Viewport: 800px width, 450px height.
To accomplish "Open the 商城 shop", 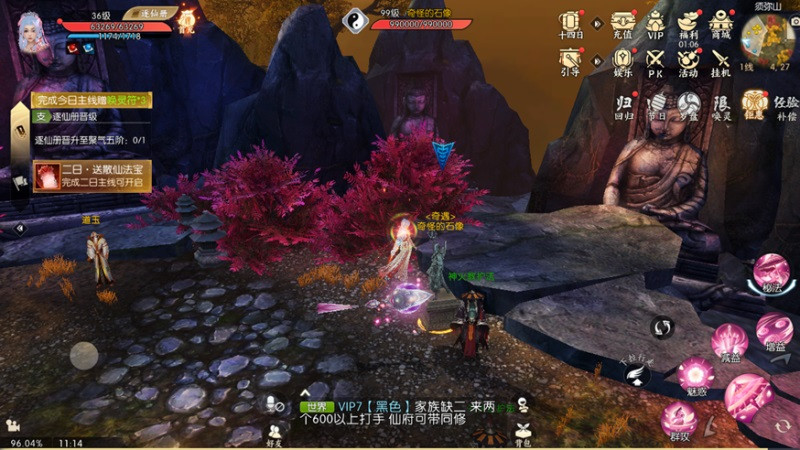I will tap(720, 22).
